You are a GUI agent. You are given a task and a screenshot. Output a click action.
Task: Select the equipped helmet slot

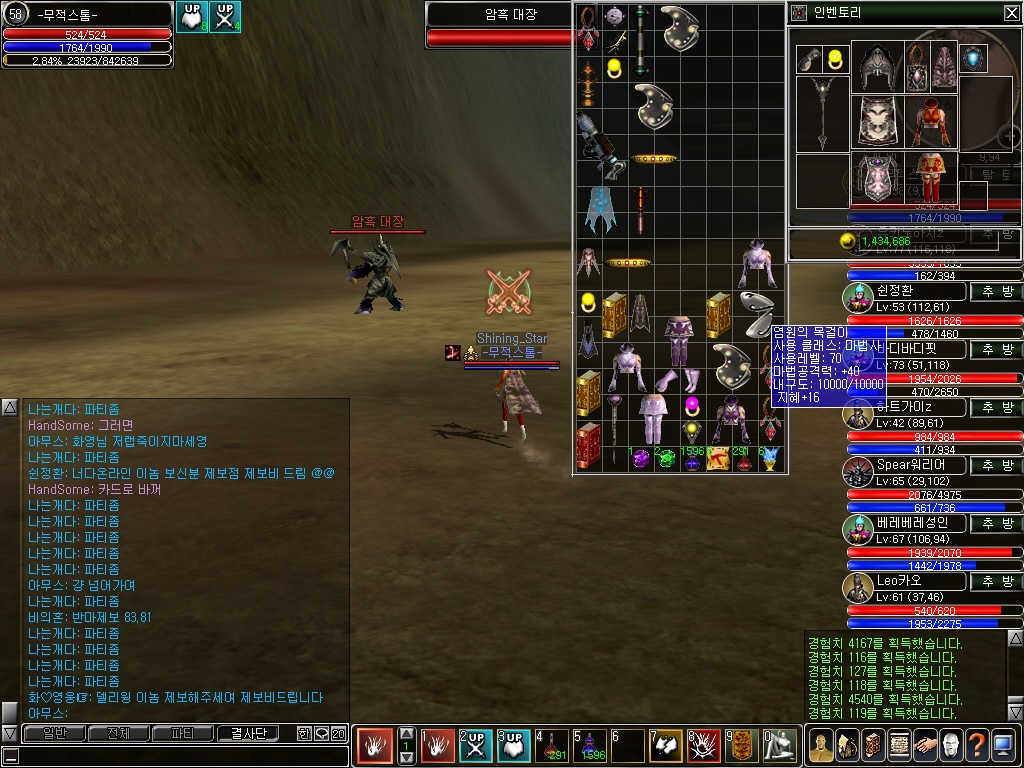(877, 66)
